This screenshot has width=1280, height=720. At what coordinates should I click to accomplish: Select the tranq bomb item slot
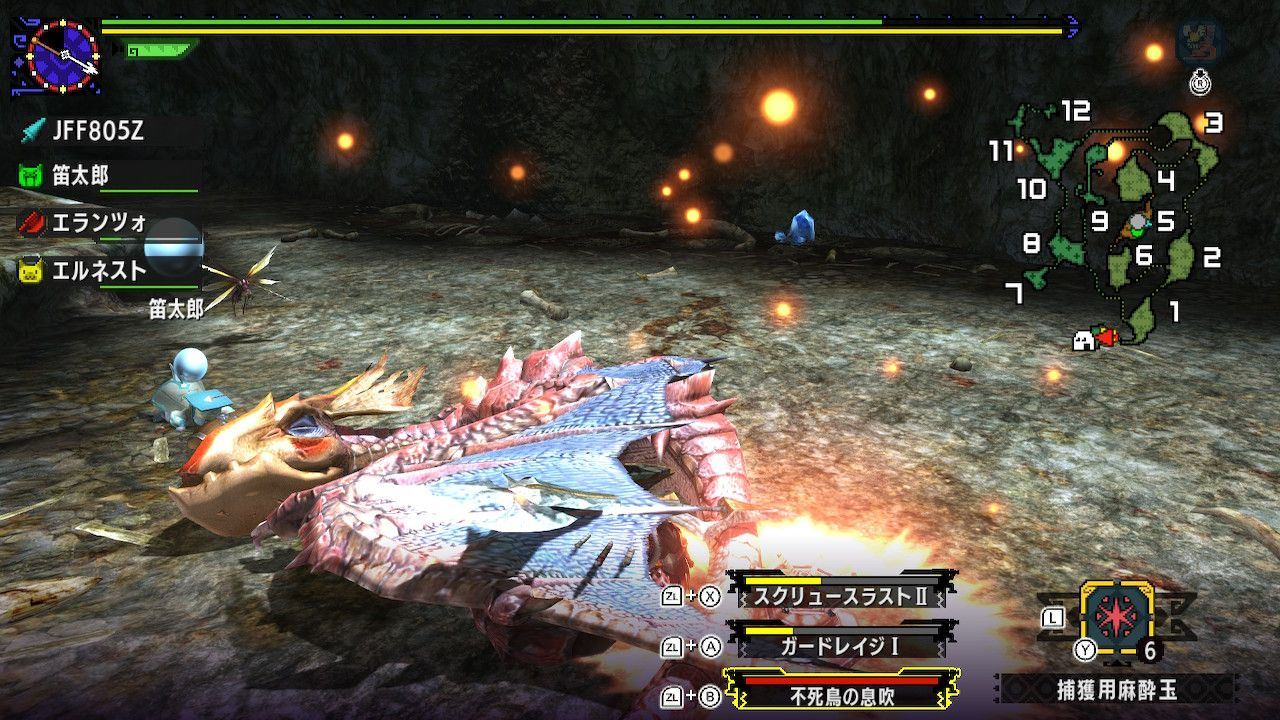pos(1116,618)
